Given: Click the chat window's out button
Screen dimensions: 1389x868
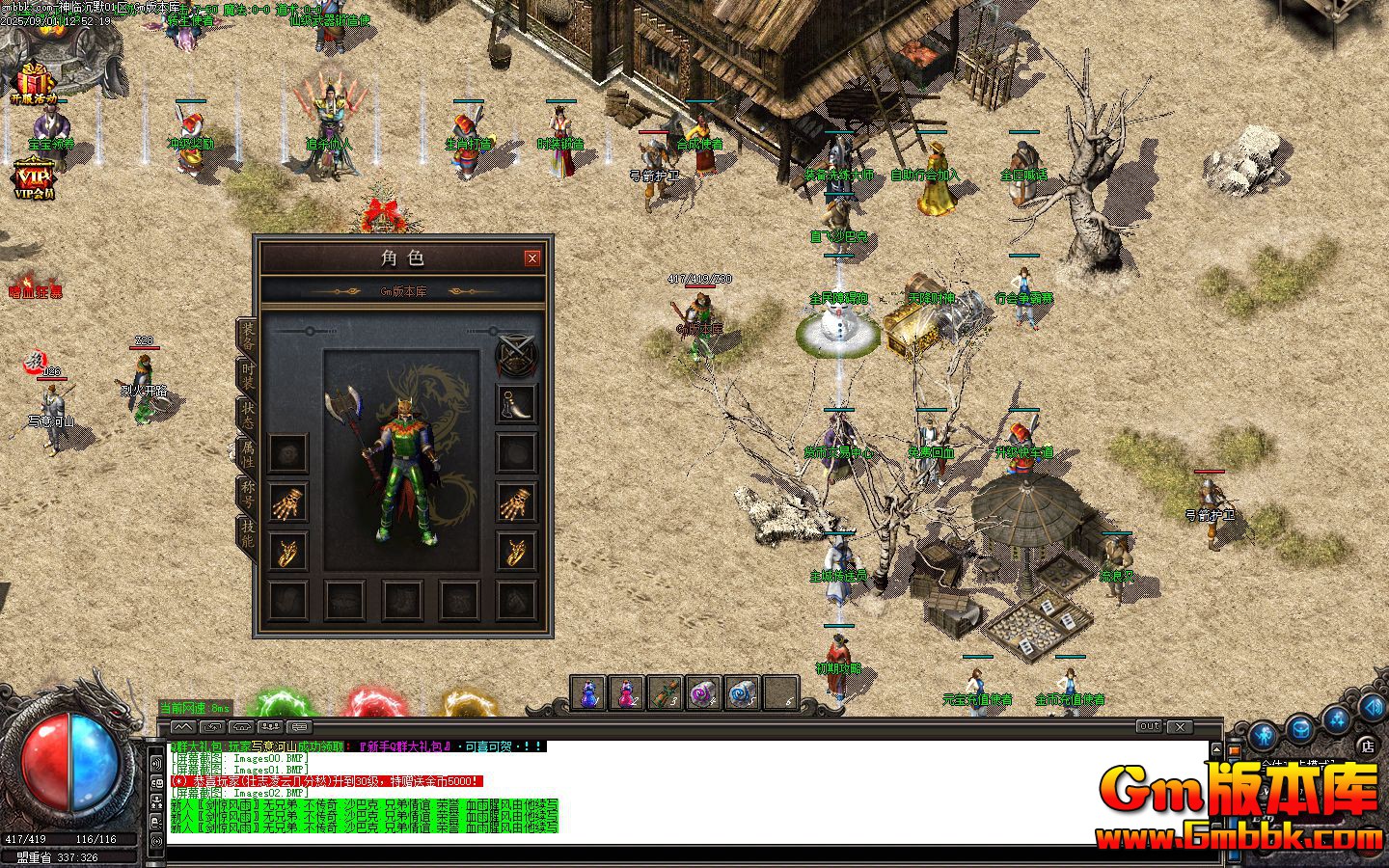Looking at the screenshot, I should 1149,726.
